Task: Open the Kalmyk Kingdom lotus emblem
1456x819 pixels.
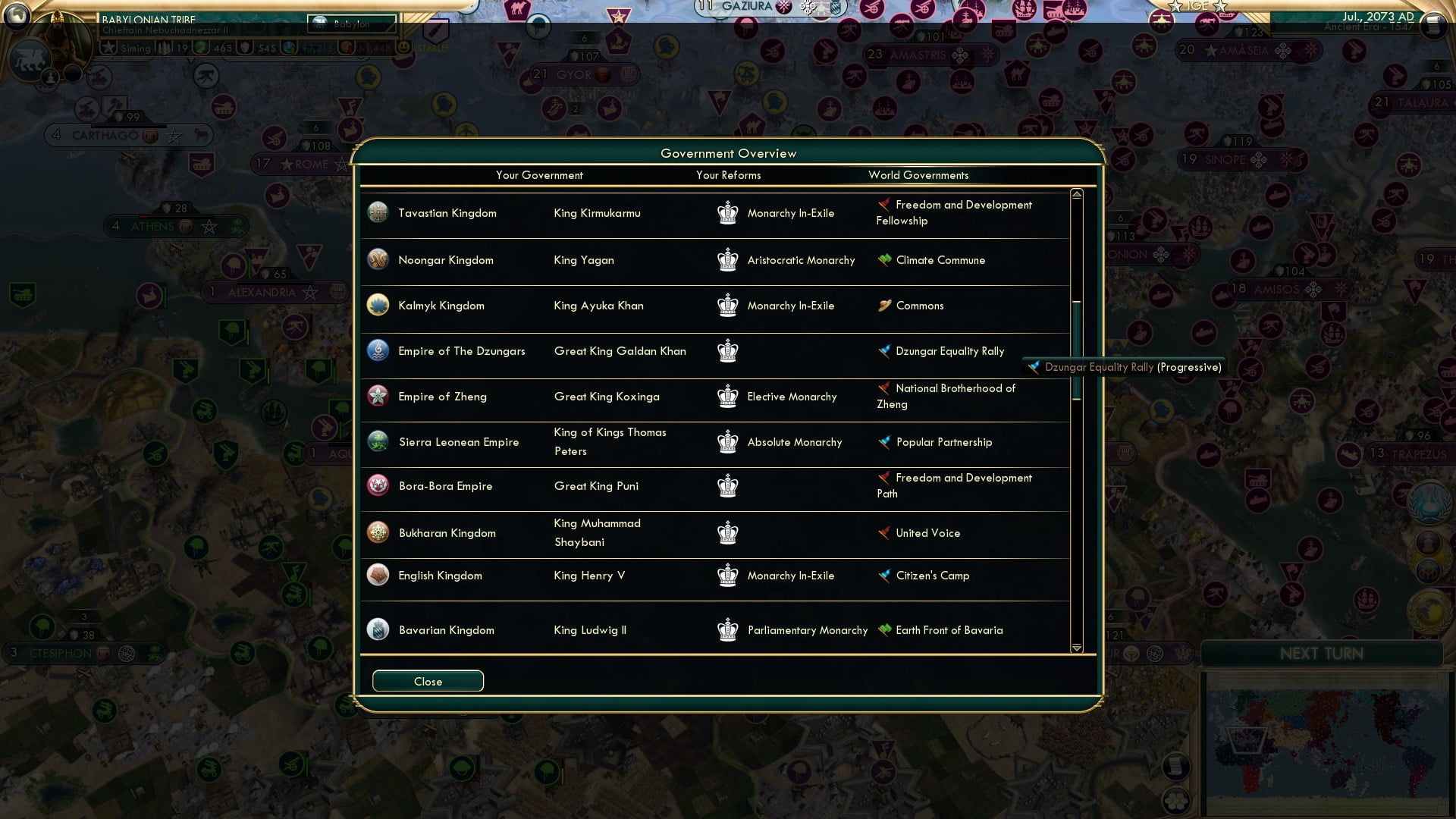Action: pos(378,306)
